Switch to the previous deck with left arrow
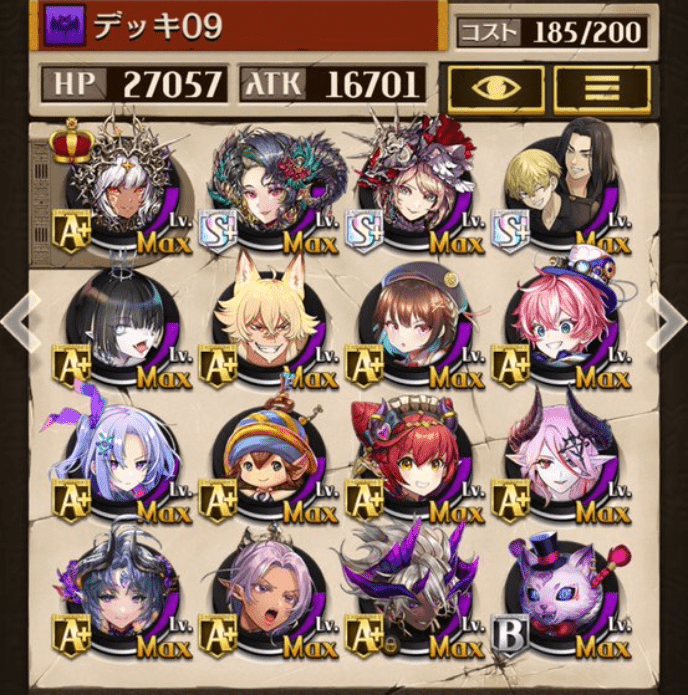Screen dimensions: 688x695 (16, 322)
